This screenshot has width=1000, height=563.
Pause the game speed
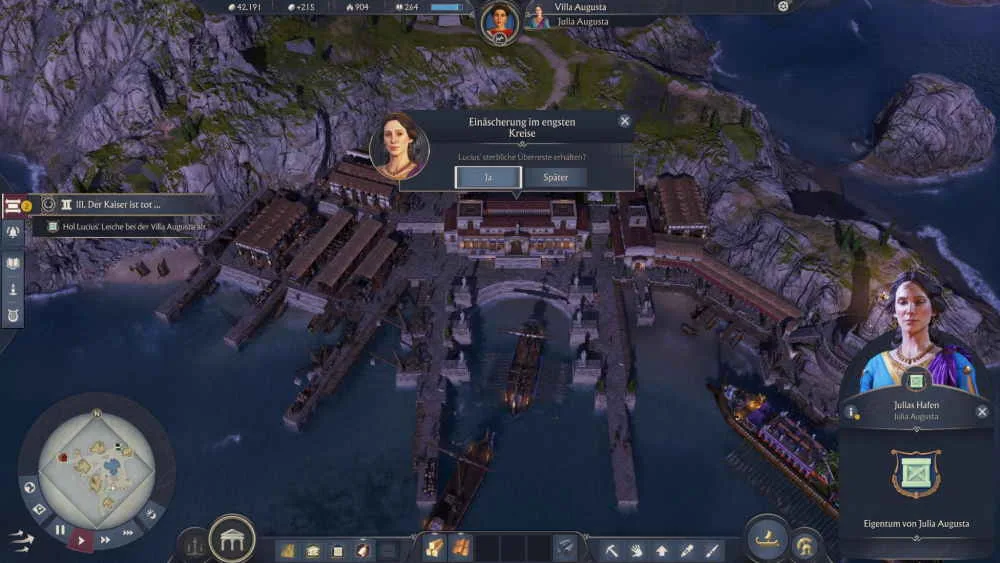click(x=61, y=529)
